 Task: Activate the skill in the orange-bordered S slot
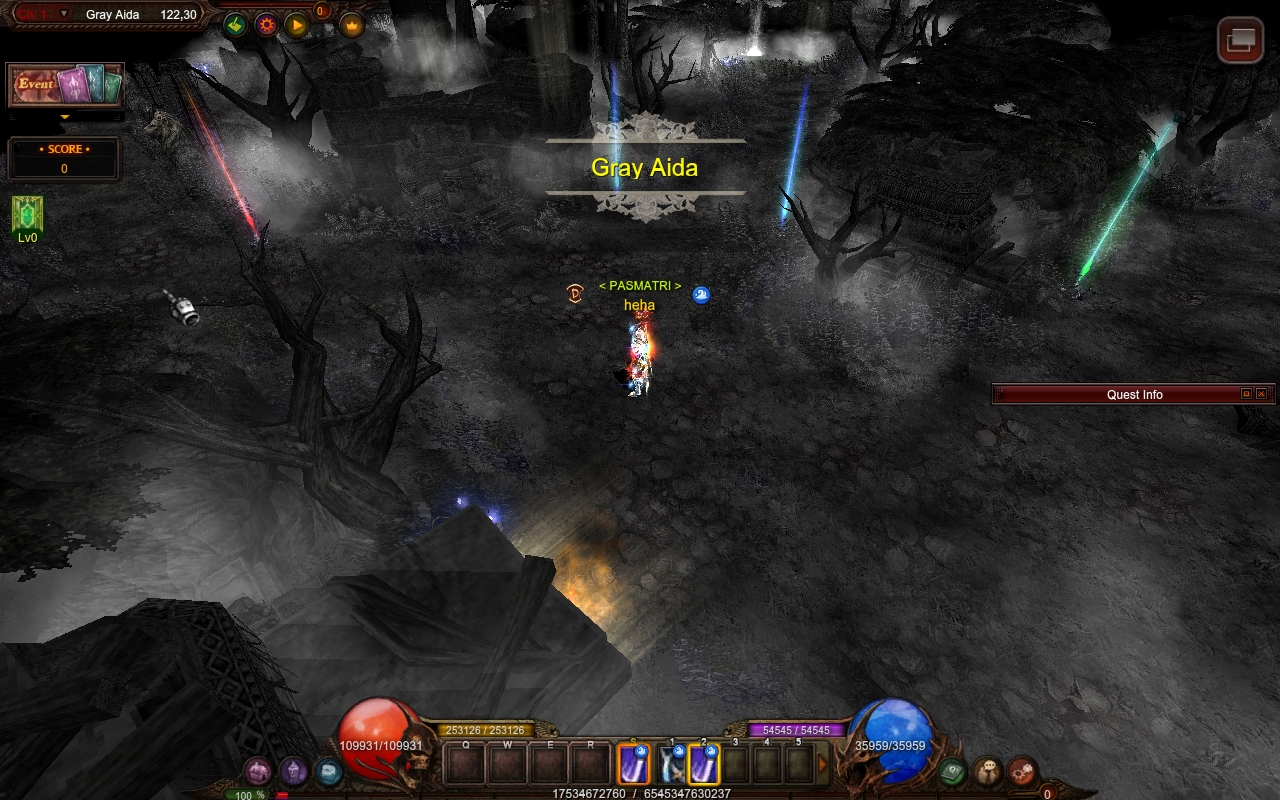(x=634, y=765)
